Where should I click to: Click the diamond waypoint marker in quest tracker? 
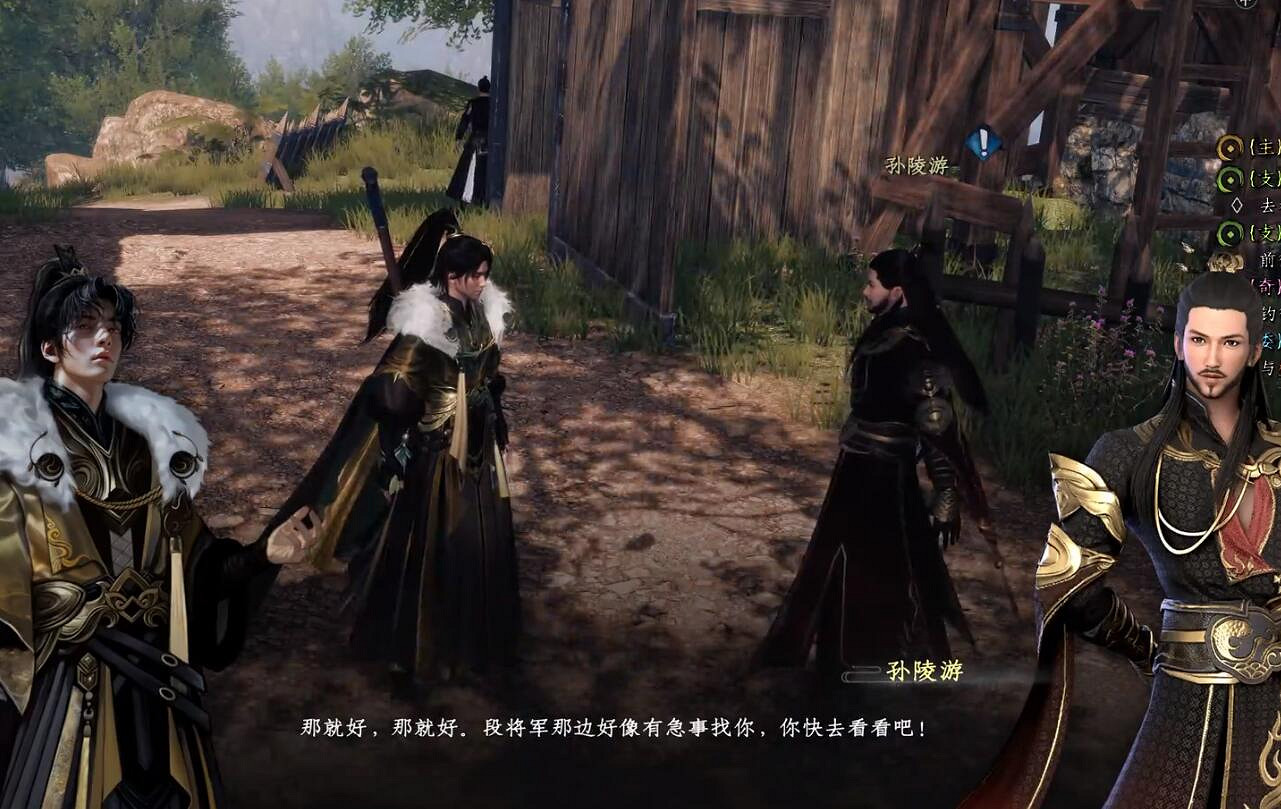pyautogui.click(x=1238, y=204)
